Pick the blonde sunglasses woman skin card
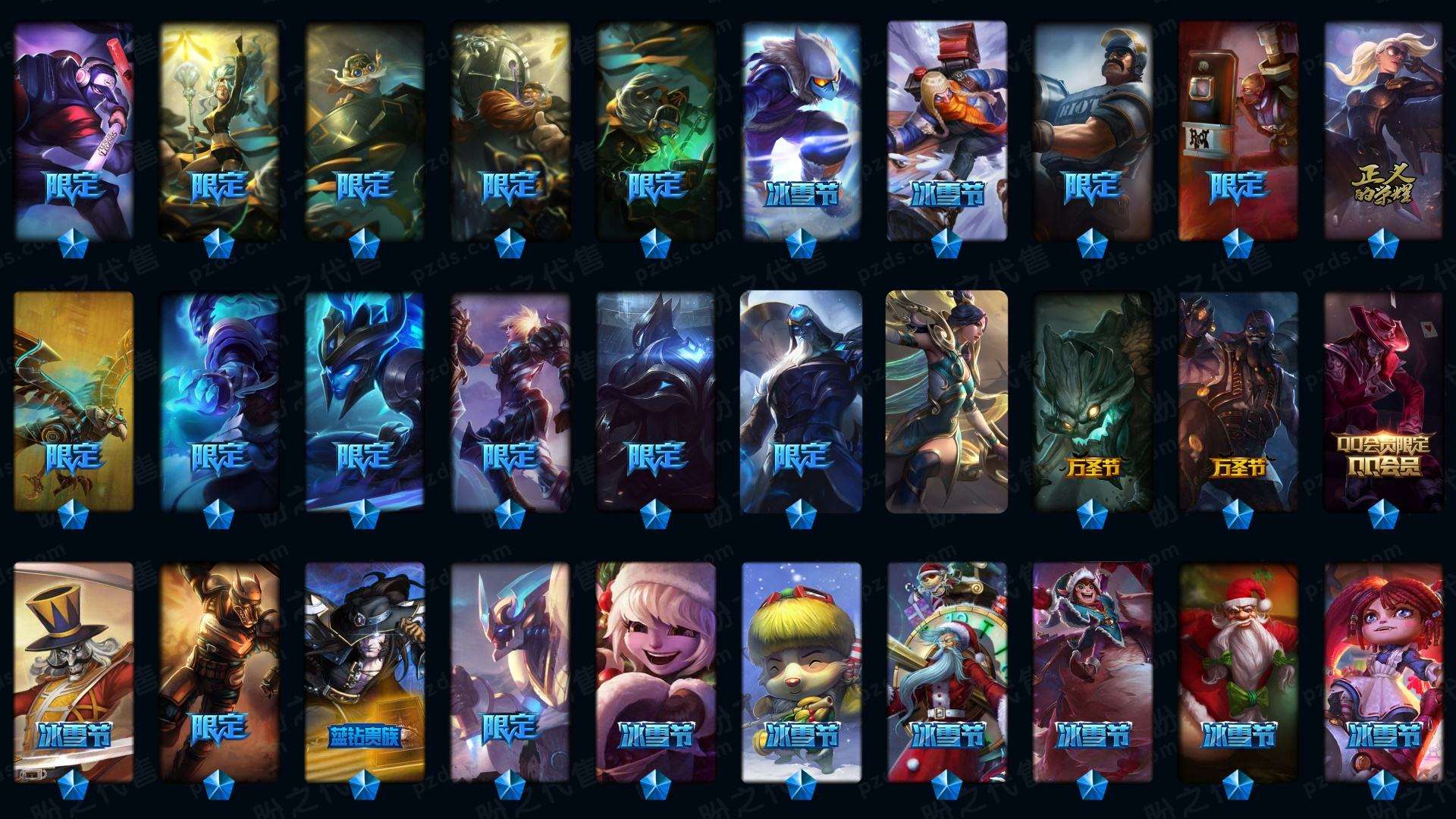The height and width of the screenshot is (819, 1456). click(1384, 129)
